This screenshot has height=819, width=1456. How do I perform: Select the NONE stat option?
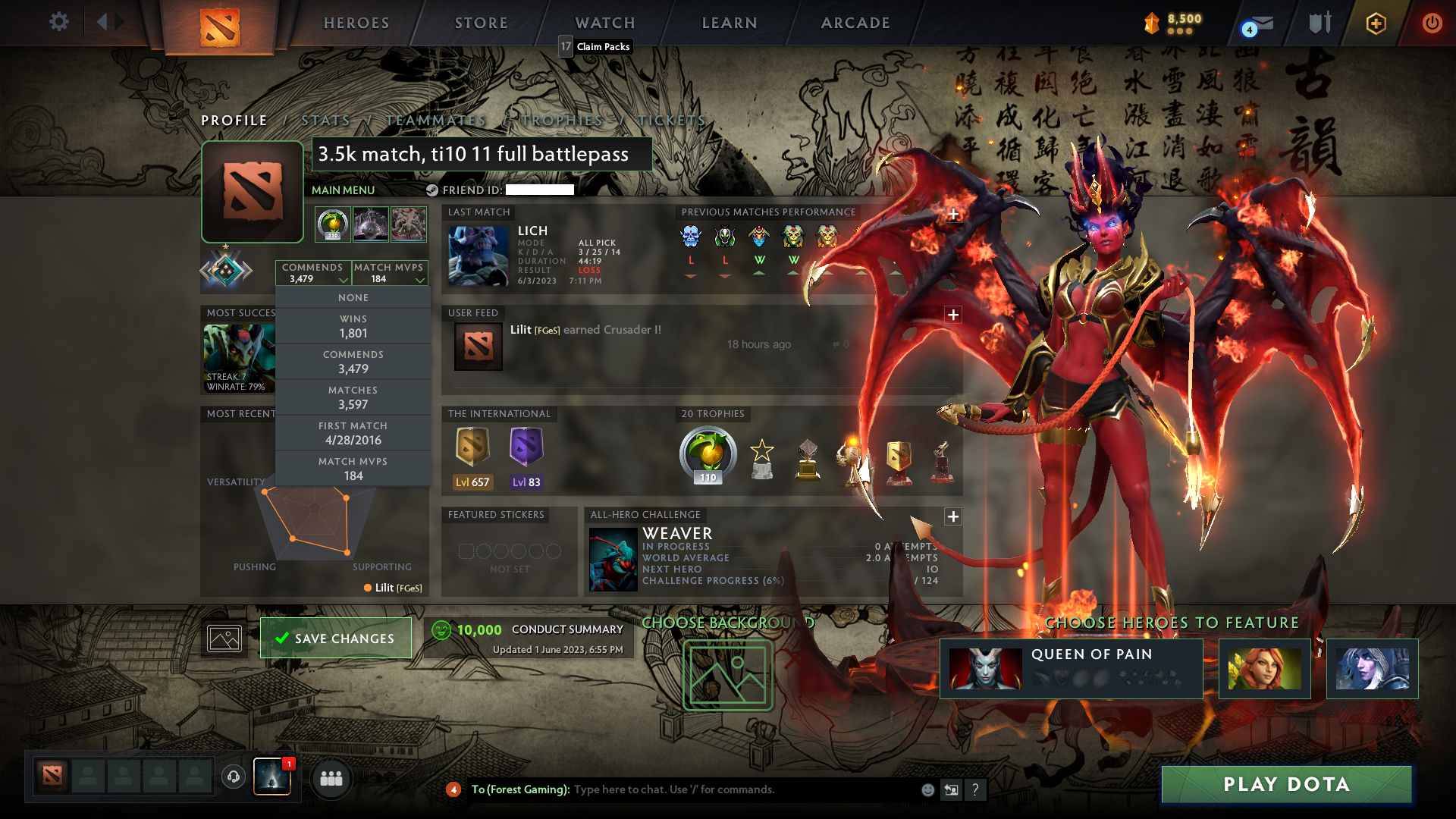tap(353, 297)
